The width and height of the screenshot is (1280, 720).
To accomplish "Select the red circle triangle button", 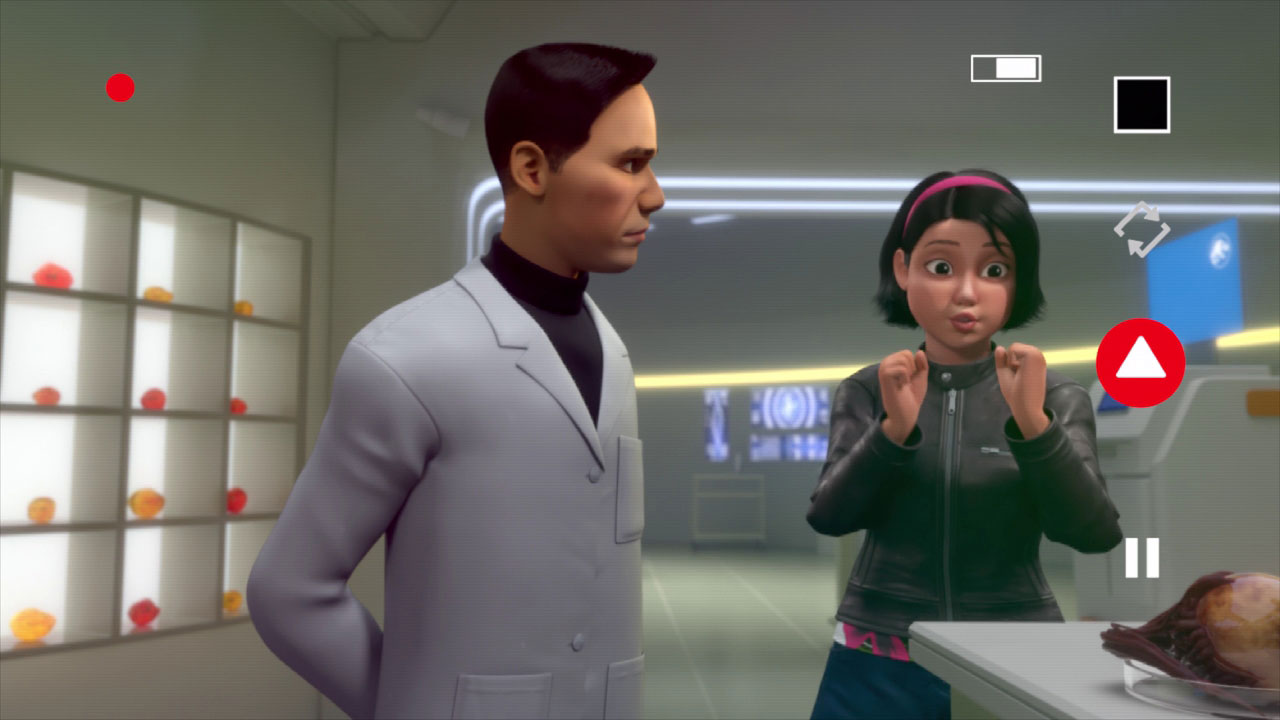I will point(1140,362).
